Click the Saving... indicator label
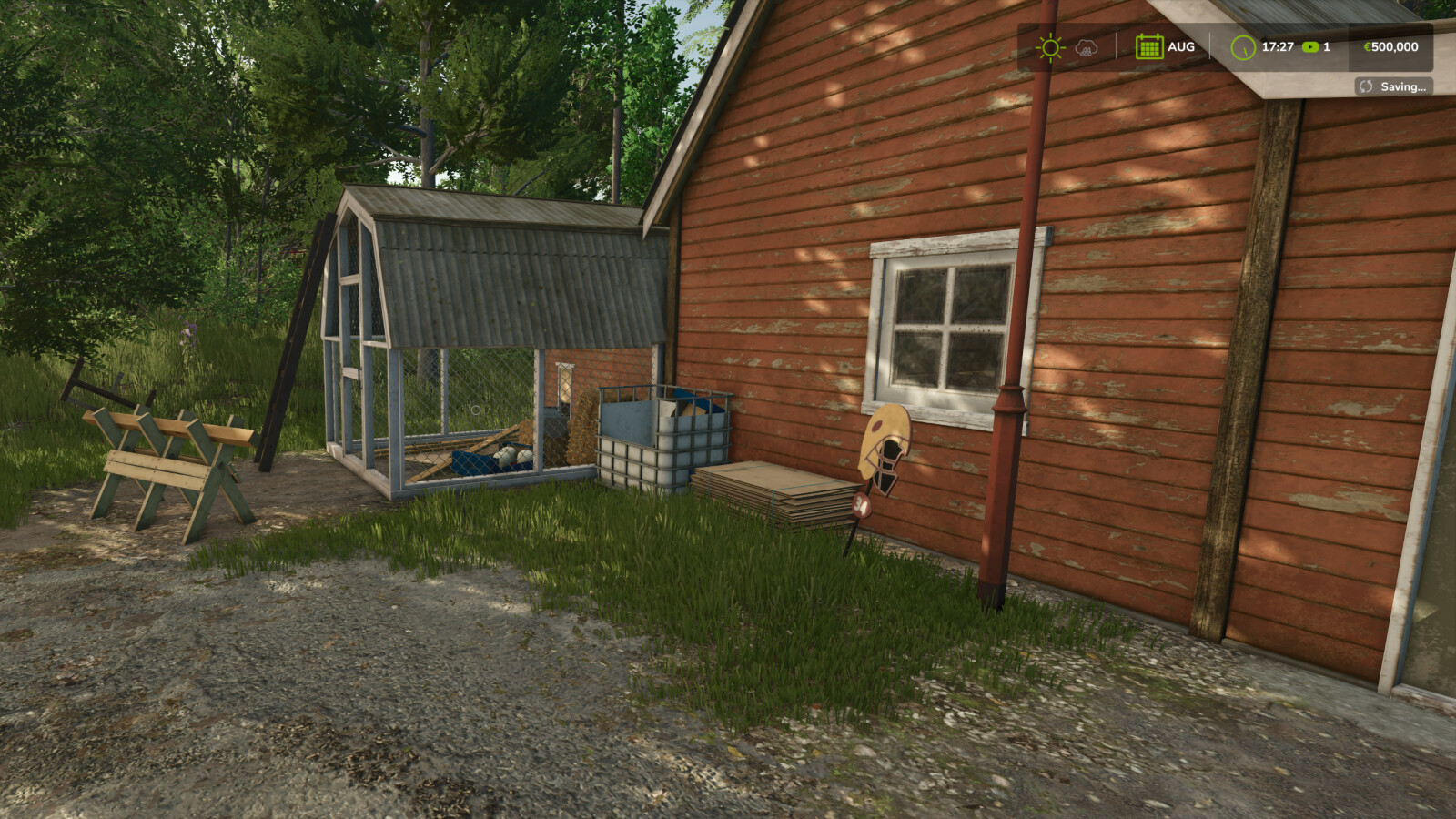 click(x=1404, y=86)
